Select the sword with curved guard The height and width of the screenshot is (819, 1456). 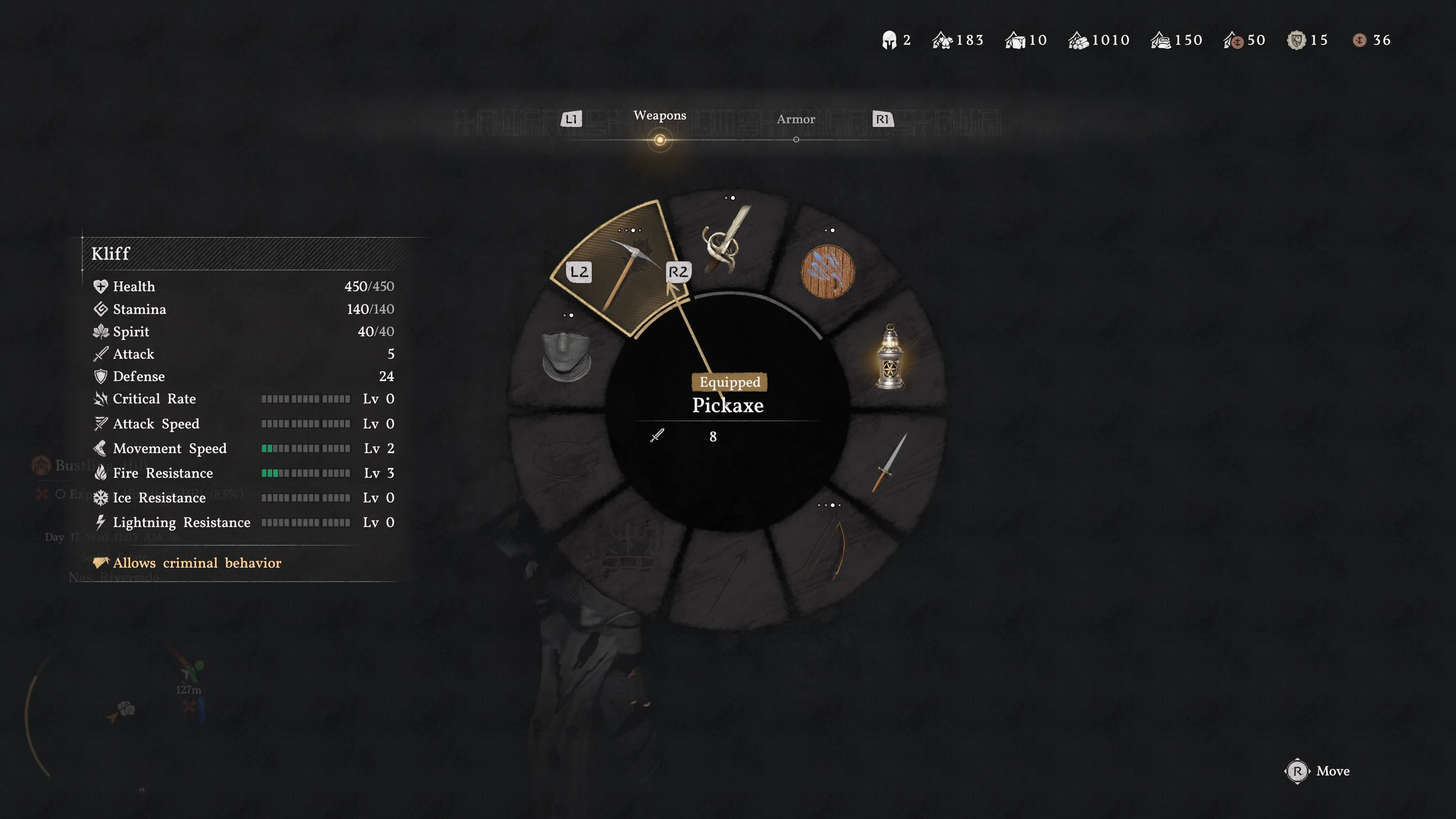click(x=726, y=242)
